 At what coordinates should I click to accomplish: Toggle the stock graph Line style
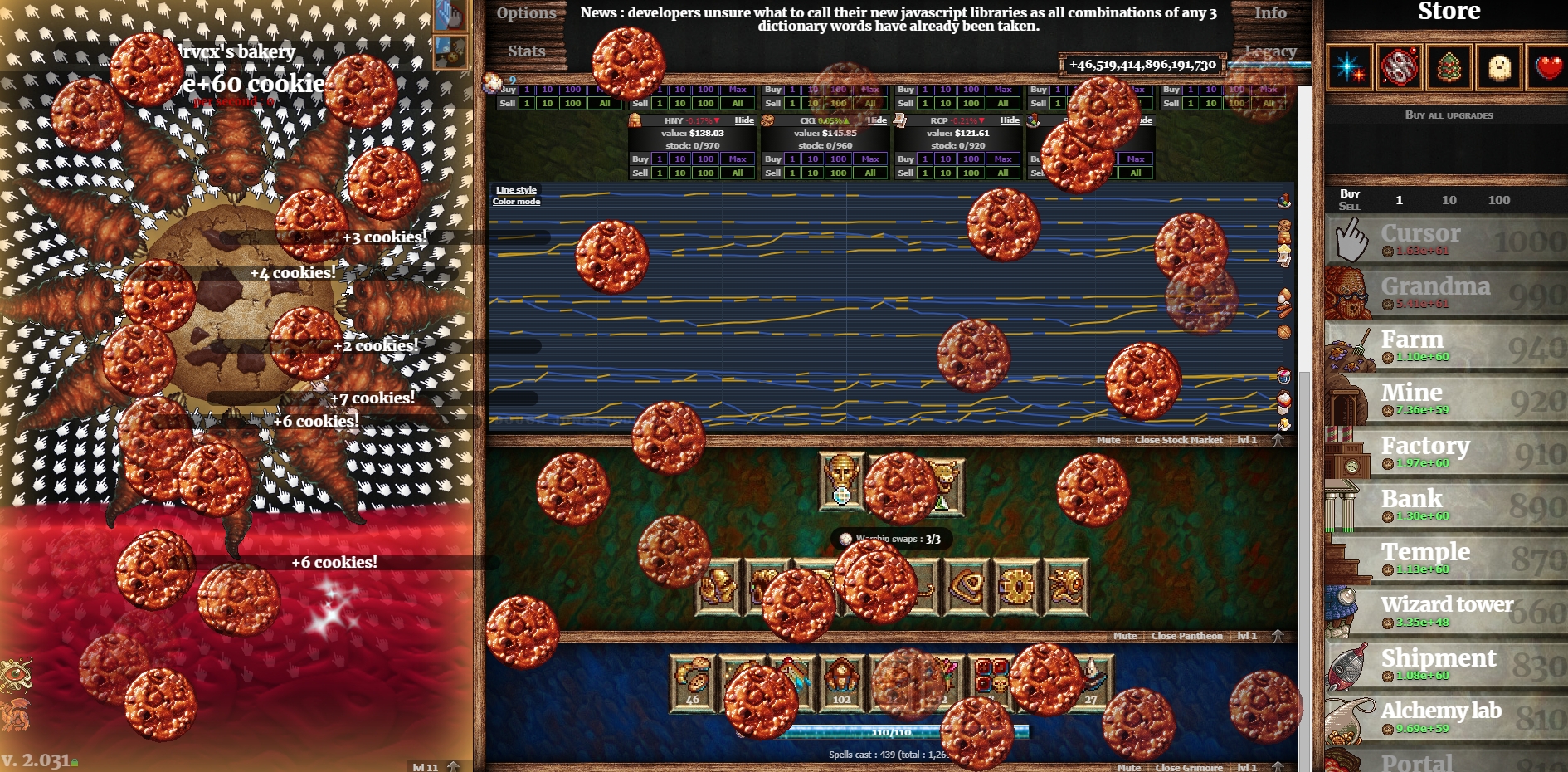516,190
